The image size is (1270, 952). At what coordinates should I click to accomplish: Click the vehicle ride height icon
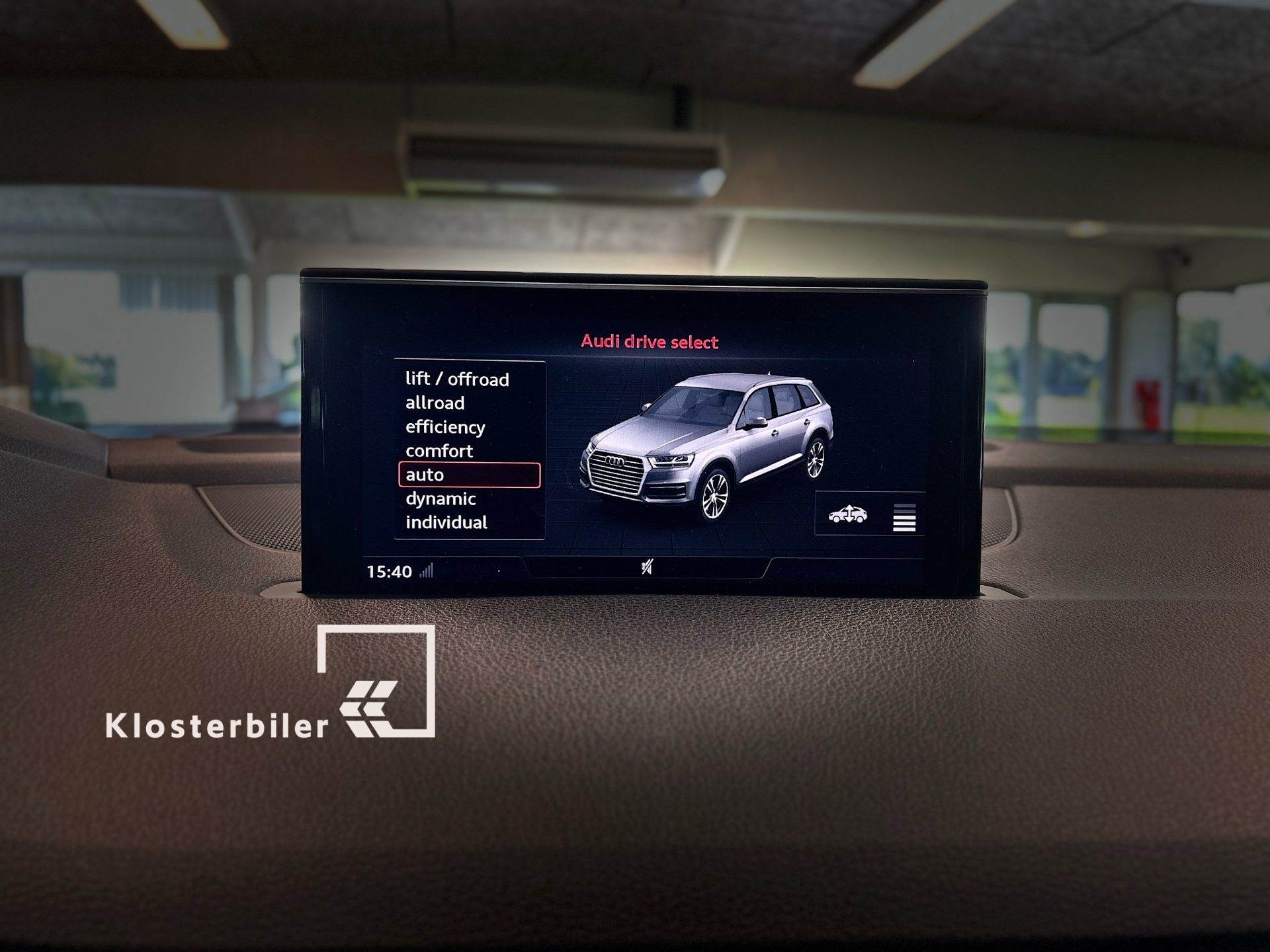(847, 514)
